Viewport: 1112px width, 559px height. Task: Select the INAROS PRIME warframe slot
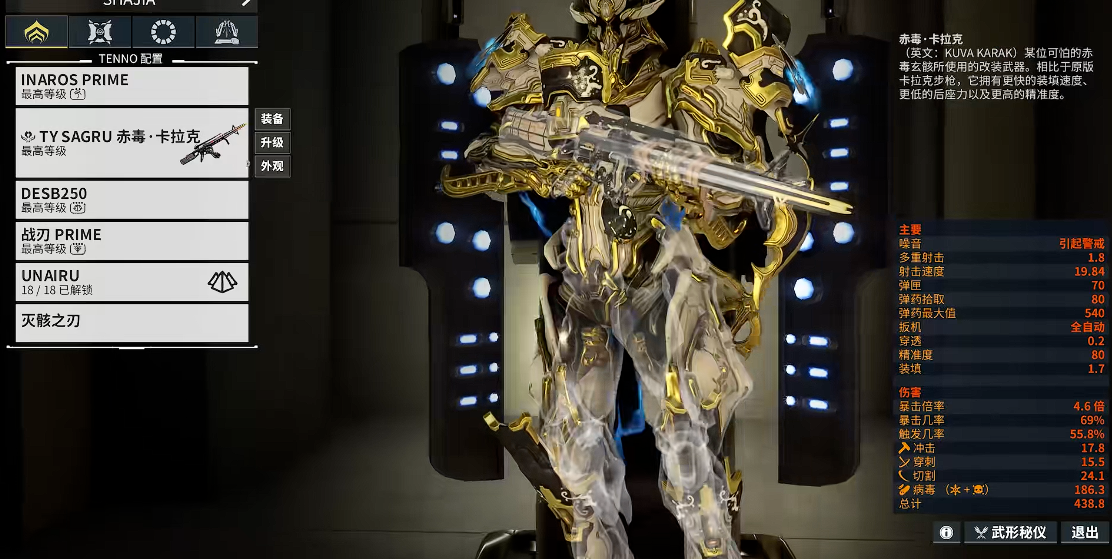[132, 86]
